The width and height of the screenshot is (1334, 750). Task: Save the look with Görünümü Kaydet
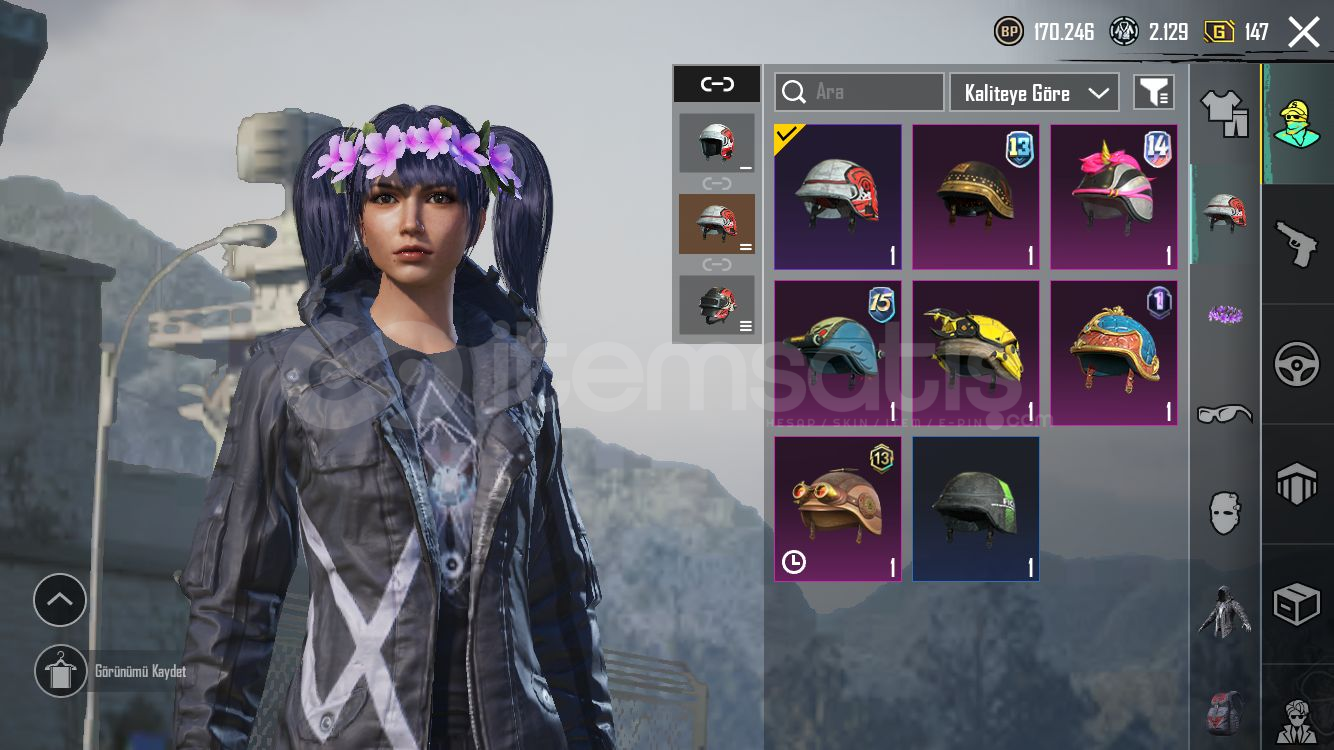[61, 671]
